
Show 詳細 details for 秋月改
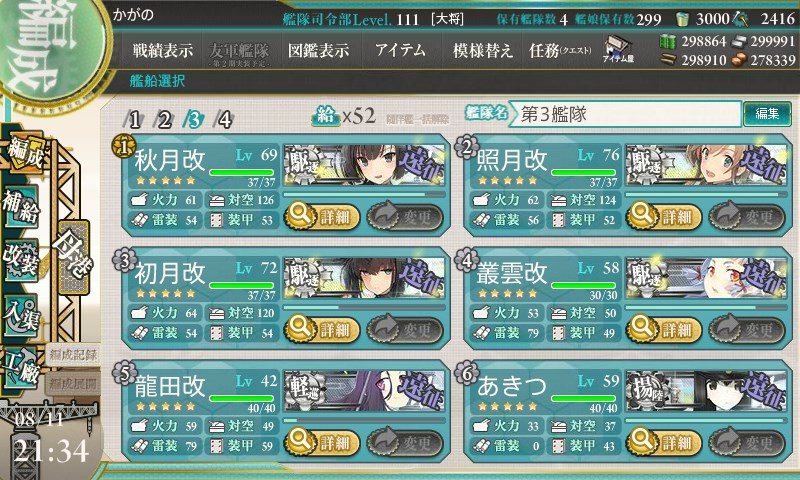321,214
